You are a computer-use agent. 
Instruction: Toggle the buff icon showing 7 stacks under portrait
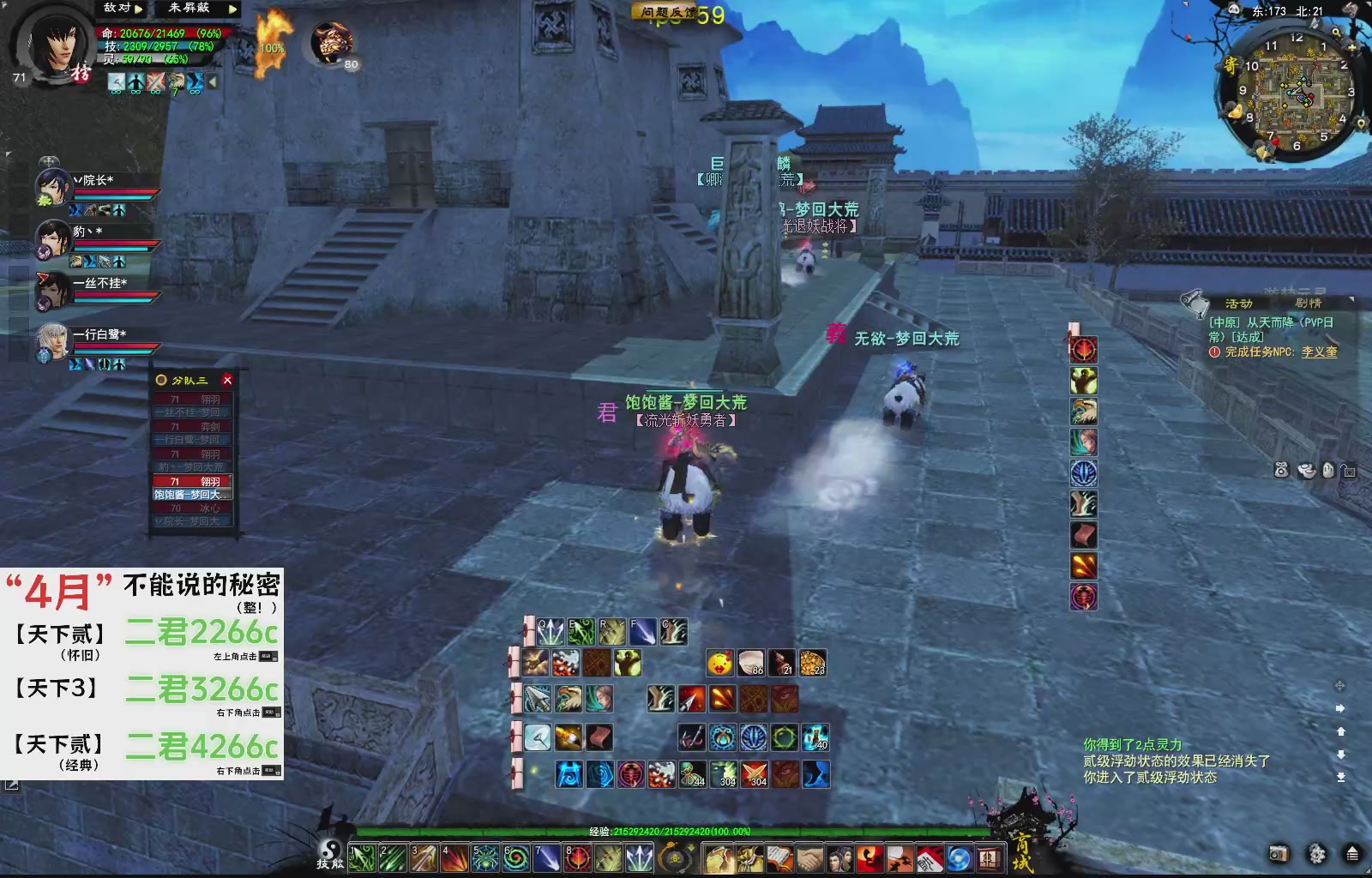[x=177, y=82]
